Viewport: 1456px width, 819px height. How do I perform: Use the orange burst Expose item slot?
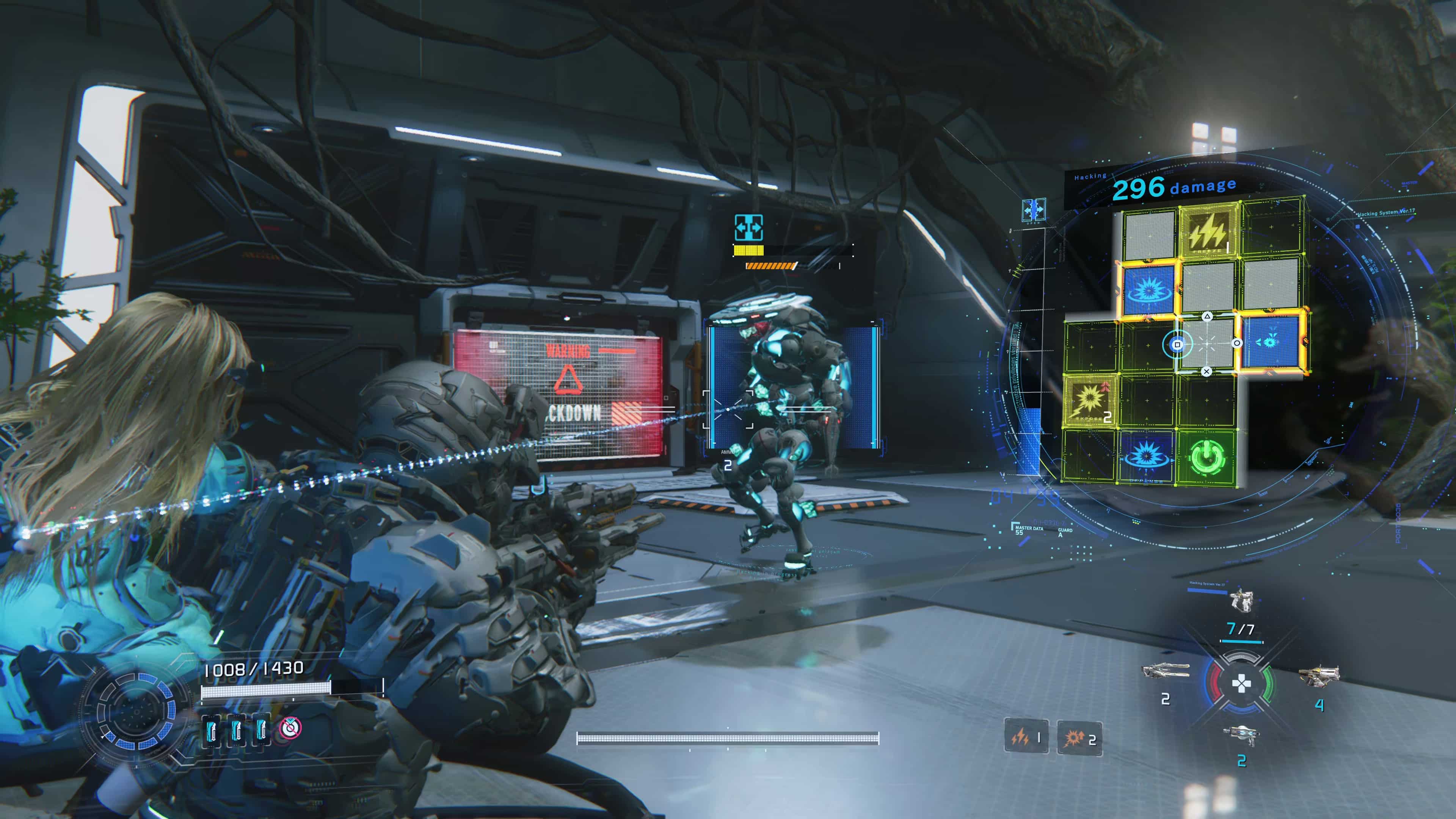[x=1079, y=737]
